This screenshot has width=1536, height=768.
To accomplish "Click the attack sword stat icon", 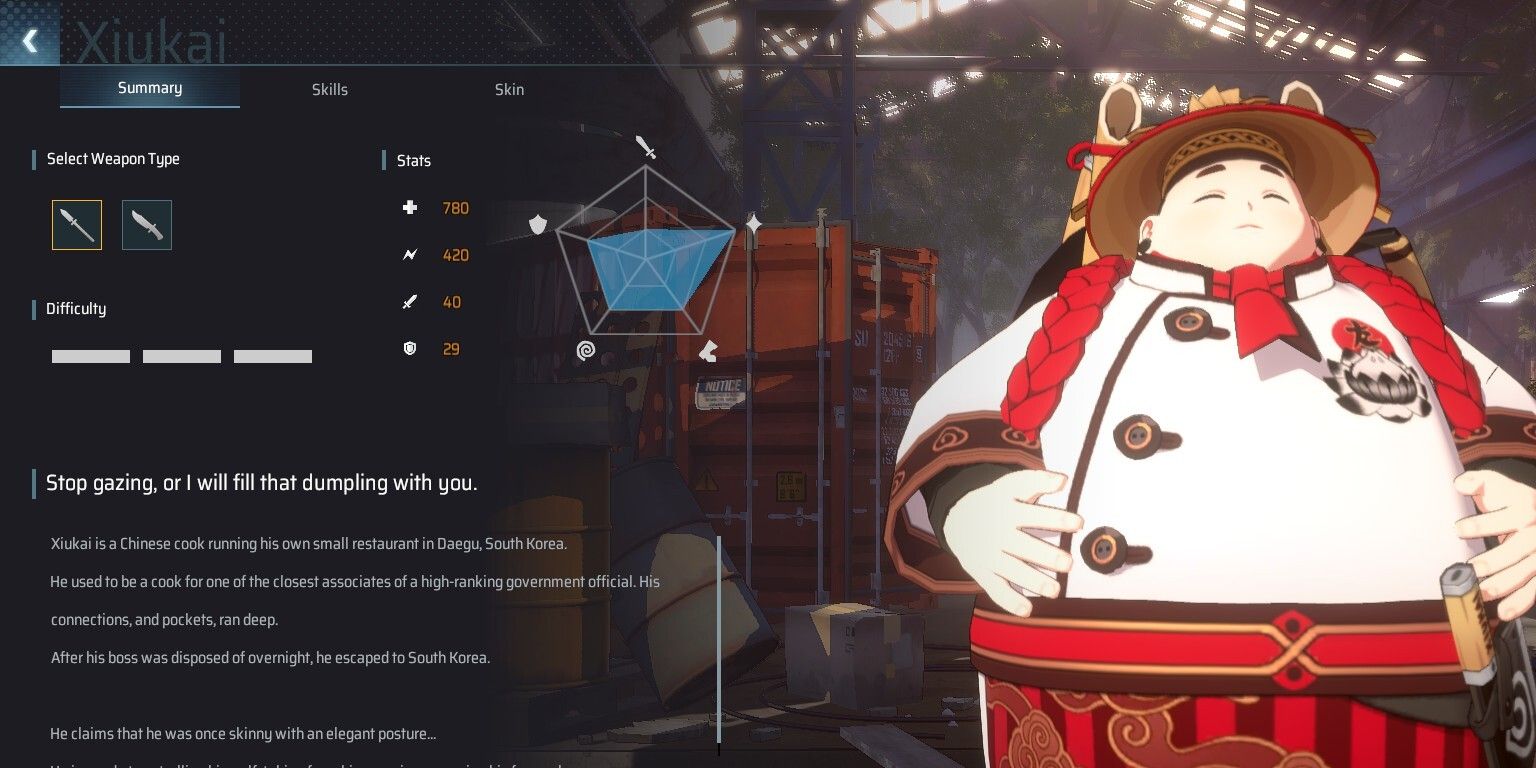I will pyautogui.click(x=410, y=302).
